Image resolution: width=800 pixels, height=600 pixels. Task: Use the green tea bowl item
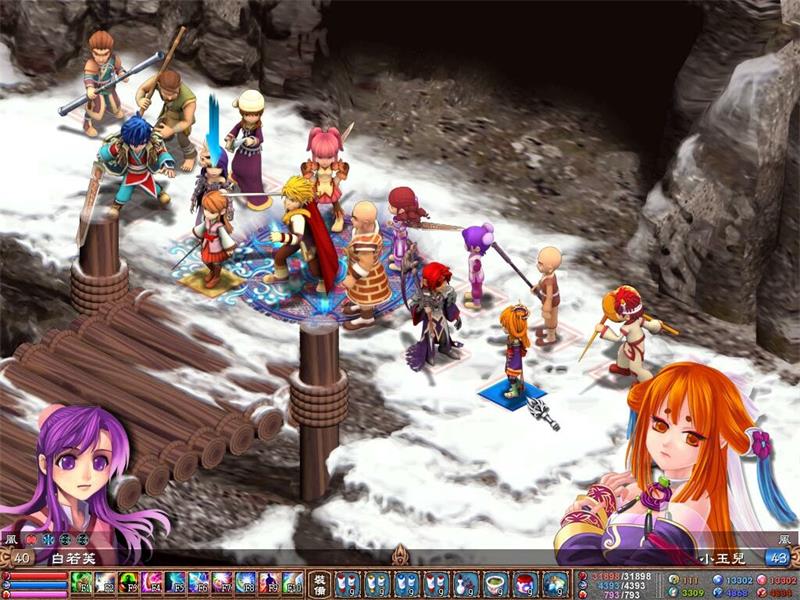[495, 584]
